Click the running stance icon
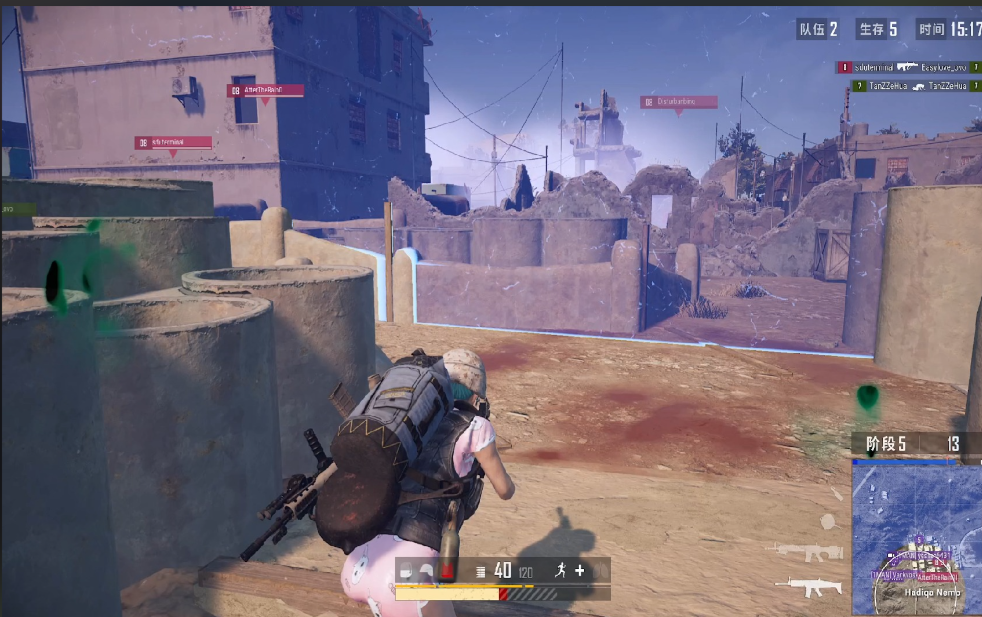 click(561, 570)
